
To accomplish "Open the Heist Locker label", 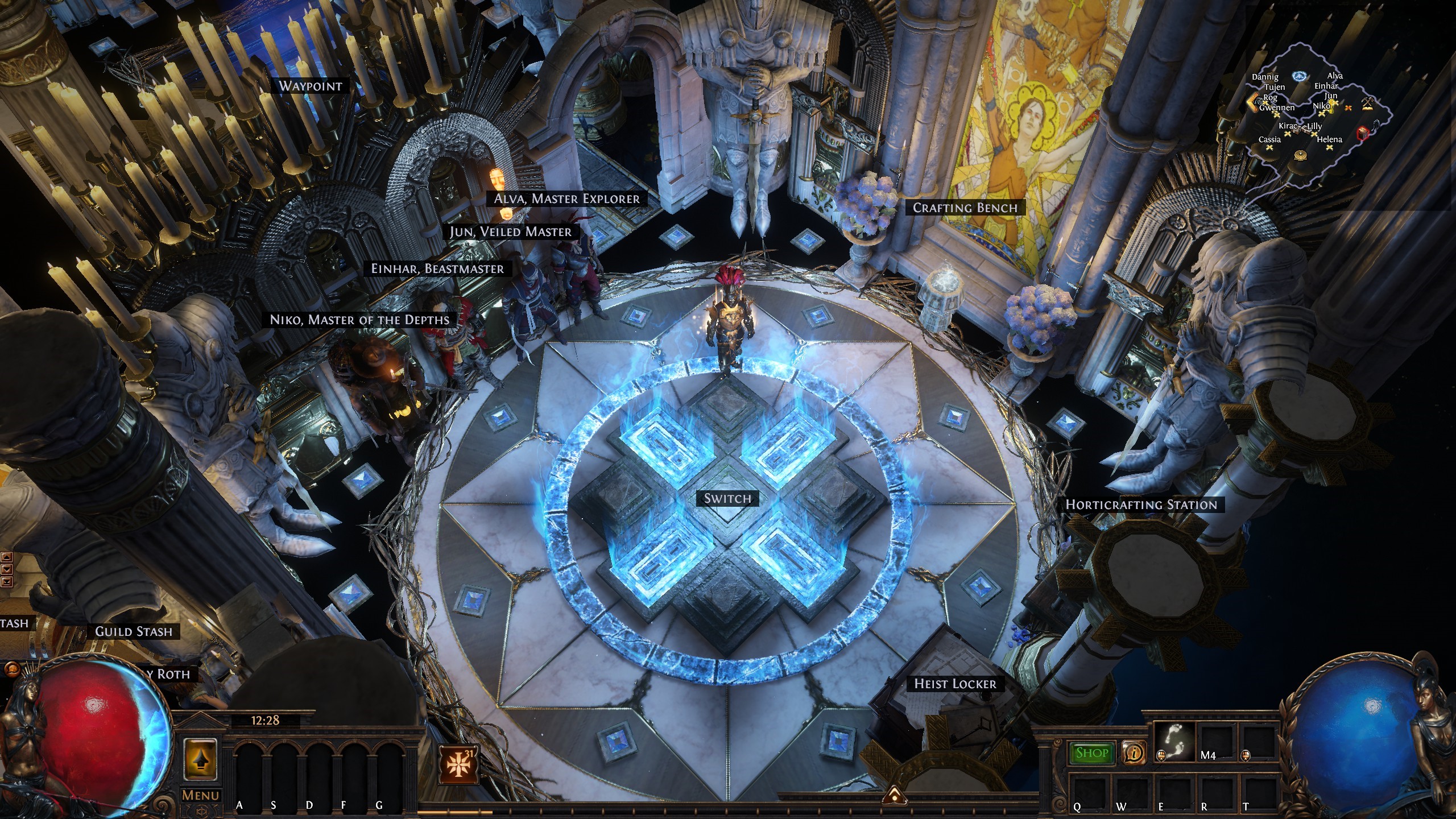I will (x=955, y=684).
